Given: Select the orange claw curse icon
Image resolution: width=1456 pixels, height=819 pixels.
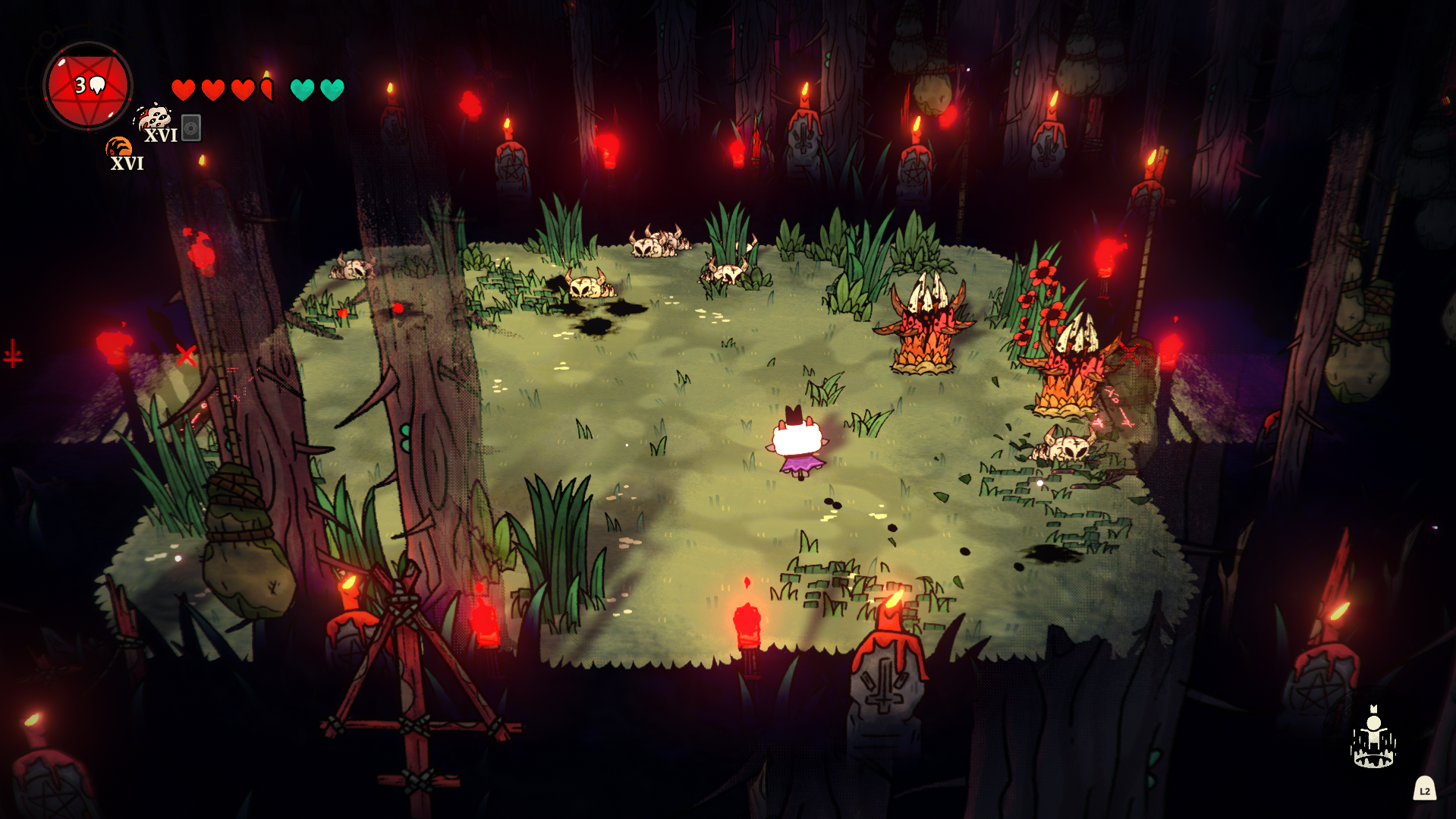Looking at the screenshot, I should [118, 146].
